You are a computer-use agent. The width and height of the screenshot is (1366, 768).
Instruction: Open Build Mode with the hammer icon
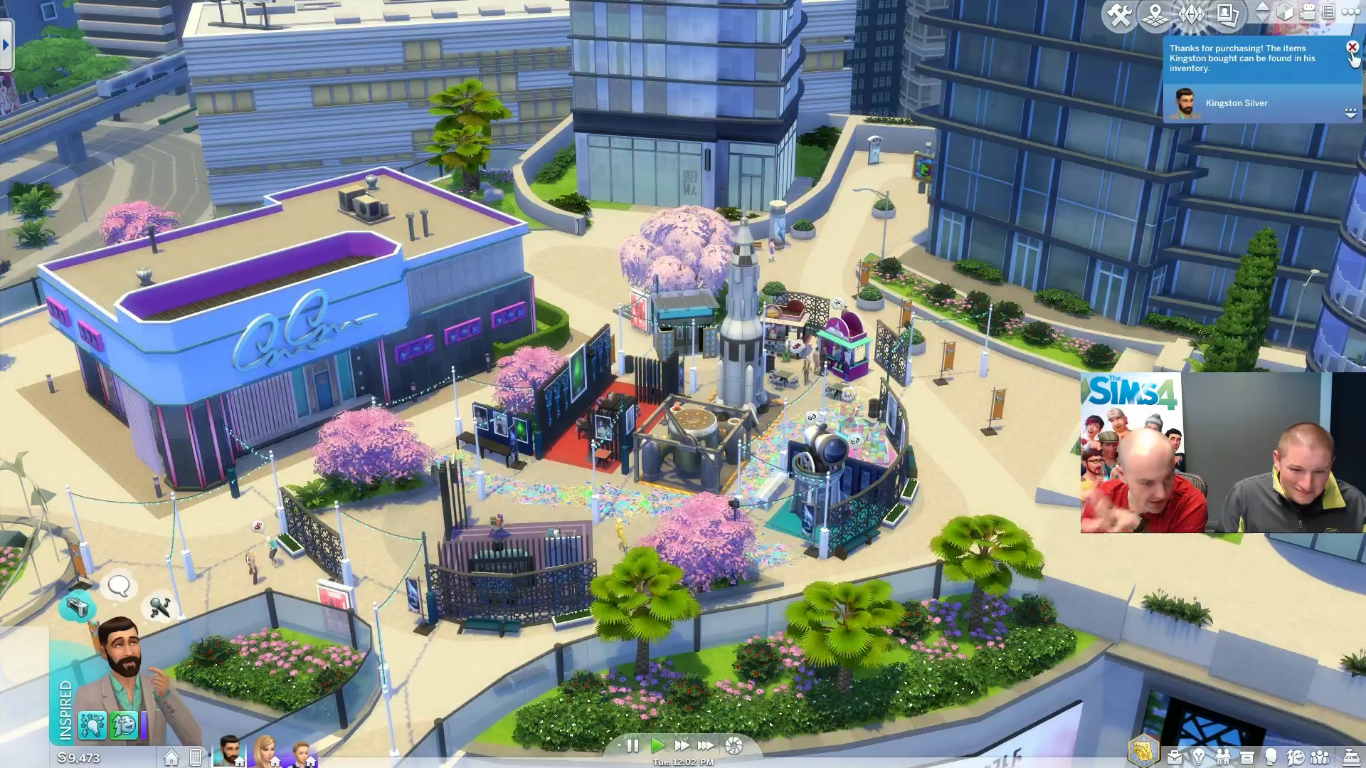click(x=1117, y=16)
